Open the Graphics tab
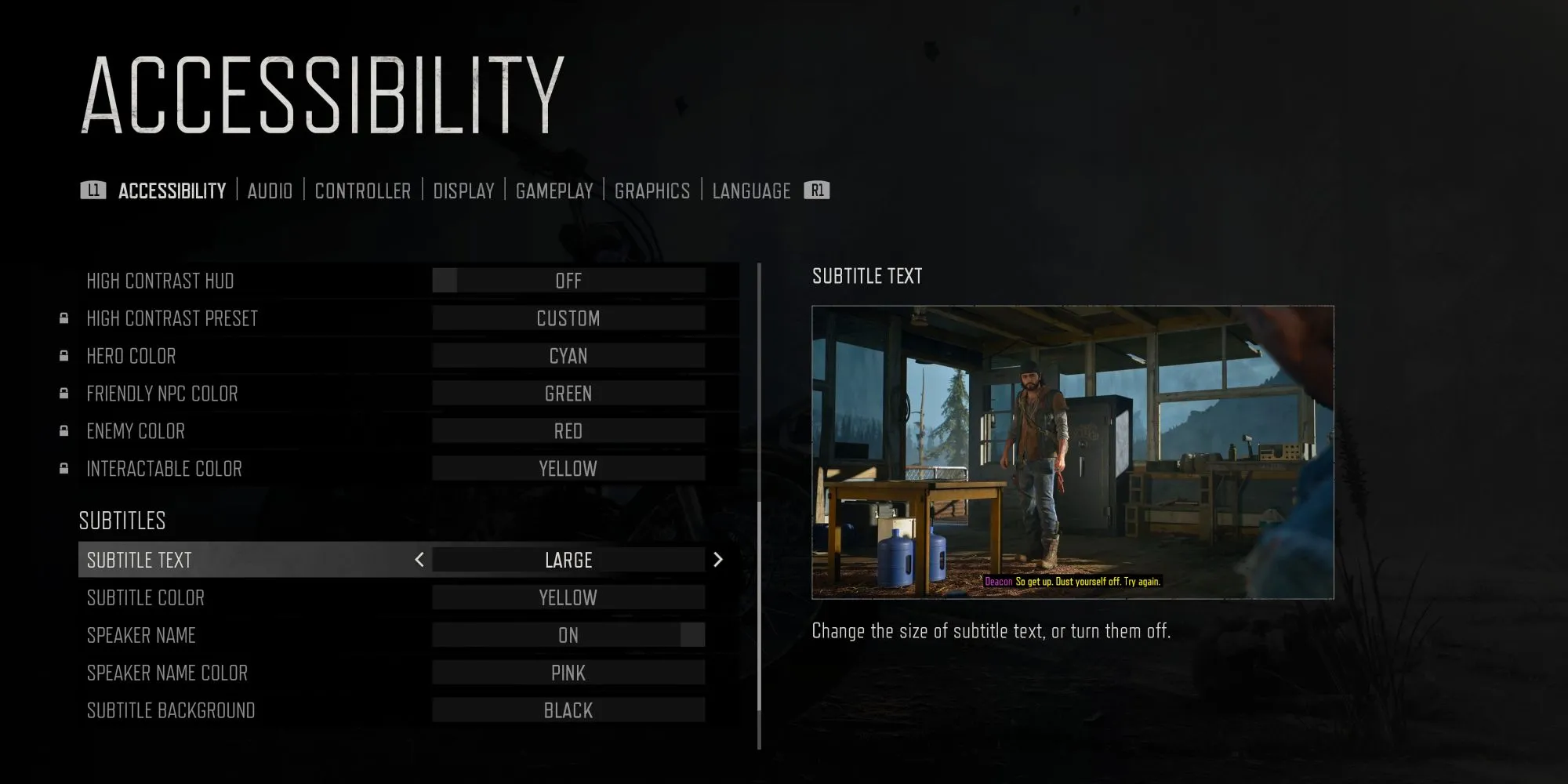The height and width of the screenshot is (784, 1568). pyautogui.click(x=652, y=191)
